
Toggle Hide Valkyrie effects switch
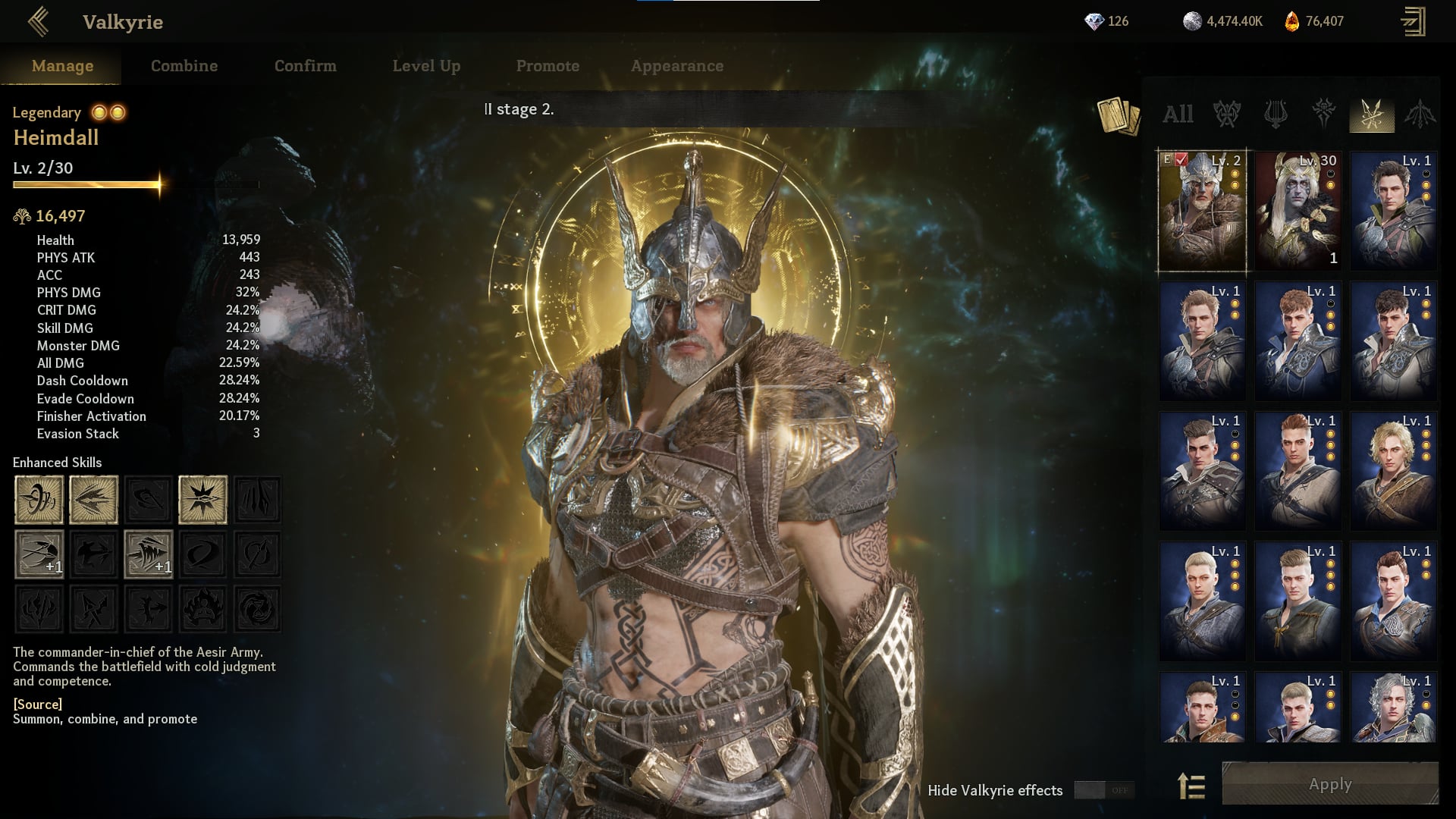(x=1104, y=790)
